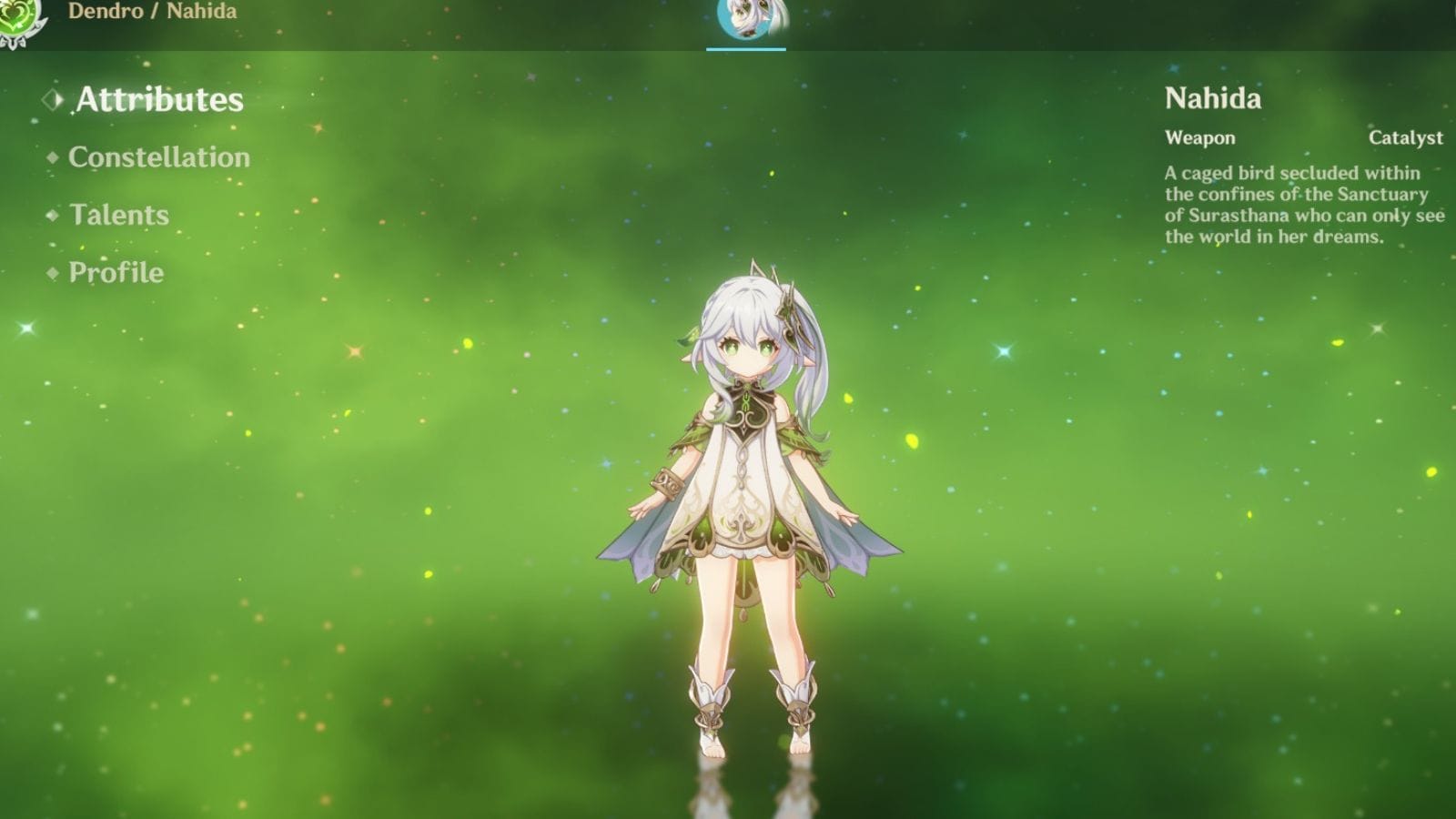This screenshot has height=819, width=1456.
Task: Click the diamond icon beside Constellation
Action: pos(53,157)
